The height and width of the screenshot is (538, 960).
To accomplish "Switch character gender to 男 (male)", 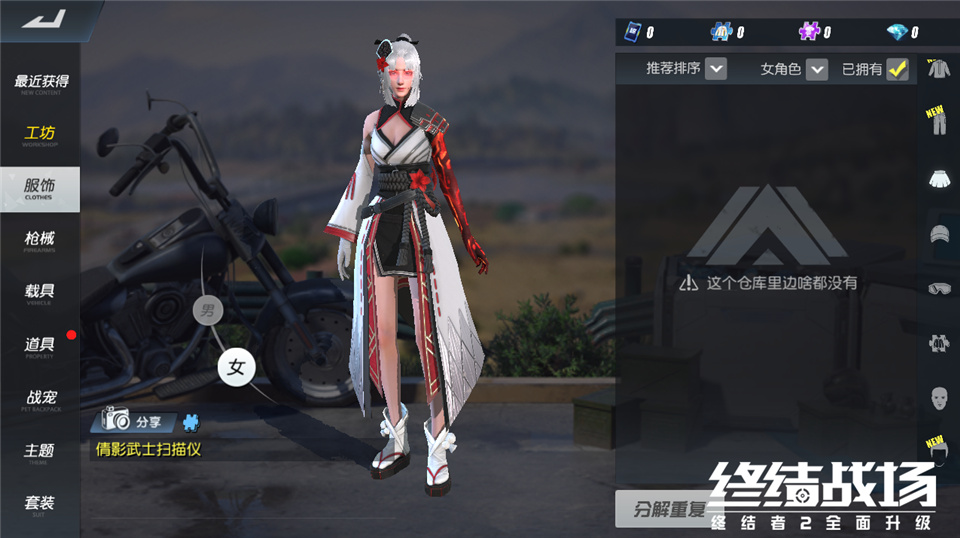I will click(207, 310).
